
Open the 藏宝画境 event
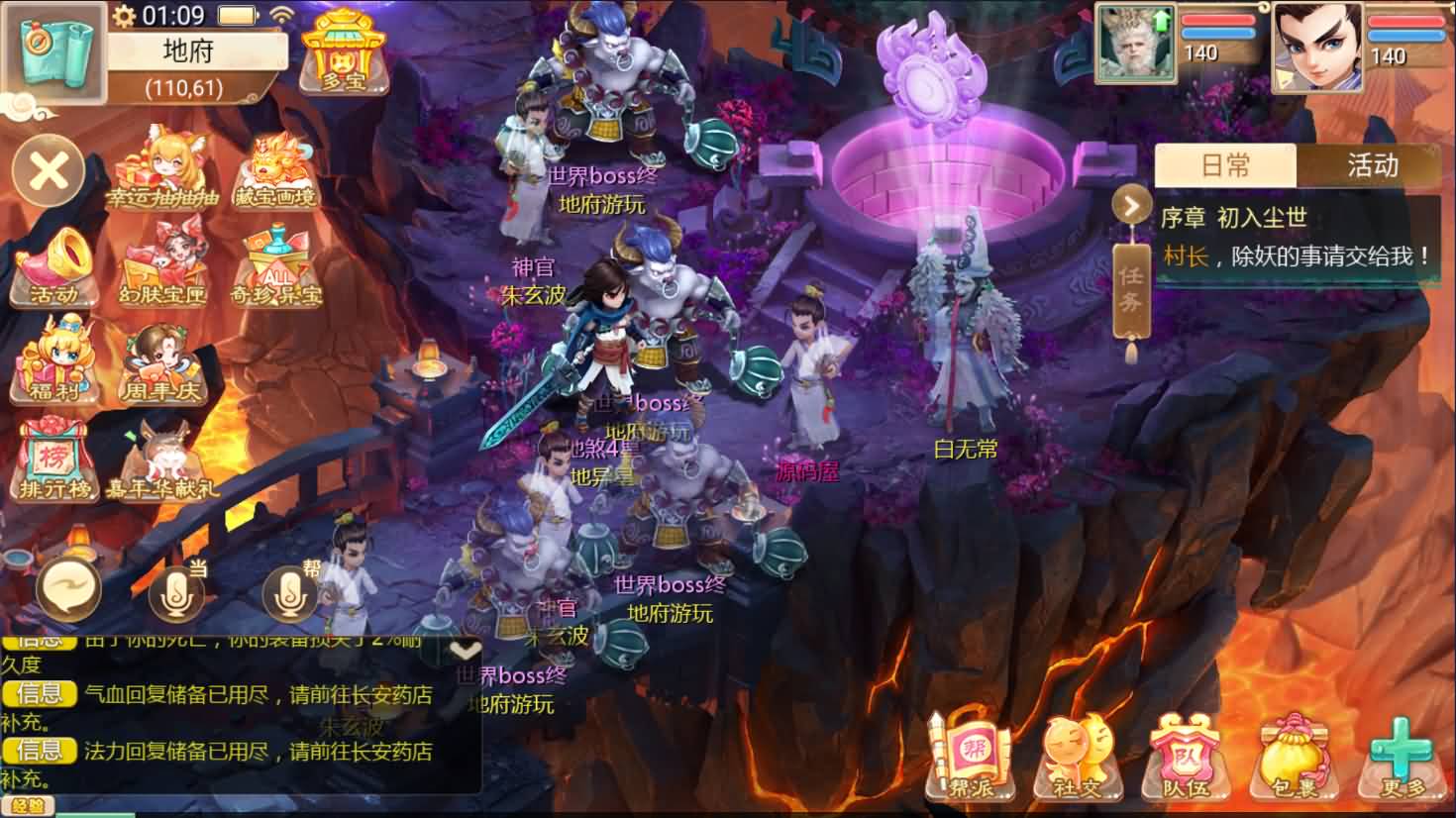point(275,170)
